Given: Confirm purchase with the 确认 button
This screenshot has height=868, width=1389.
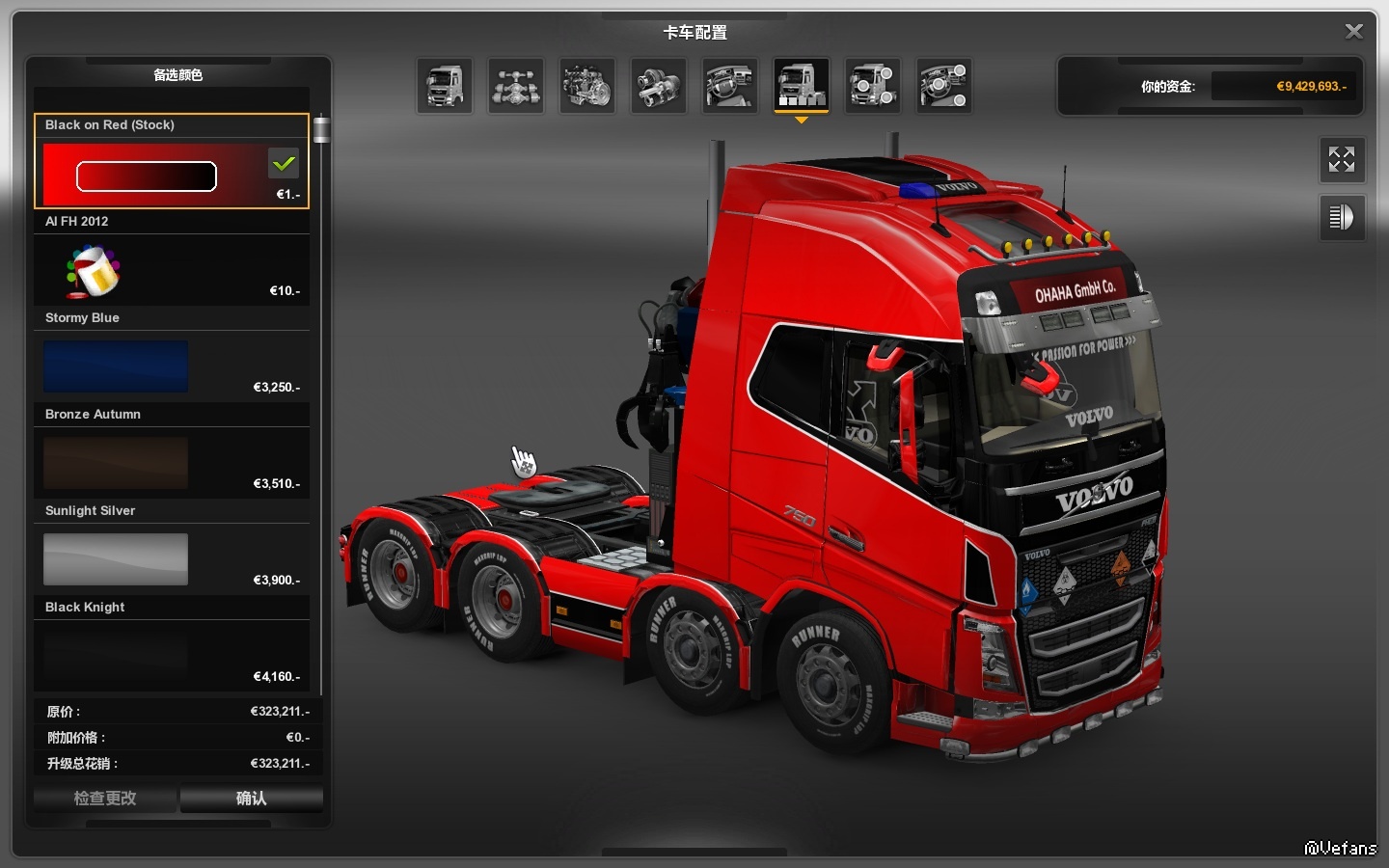Looking at the screenshot, I should coord(252,799).
